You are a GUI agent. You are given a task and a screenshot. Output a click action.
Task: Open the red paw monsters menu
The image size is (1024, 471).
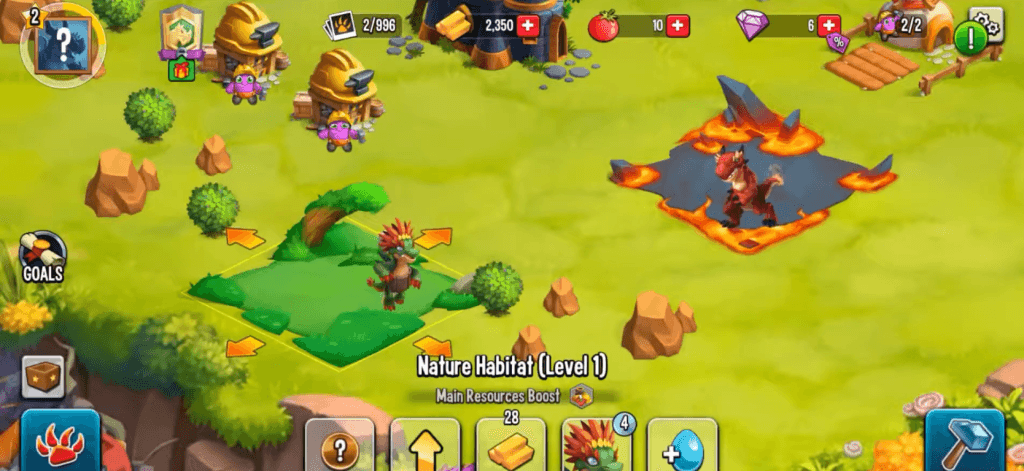tap(60, 440)
